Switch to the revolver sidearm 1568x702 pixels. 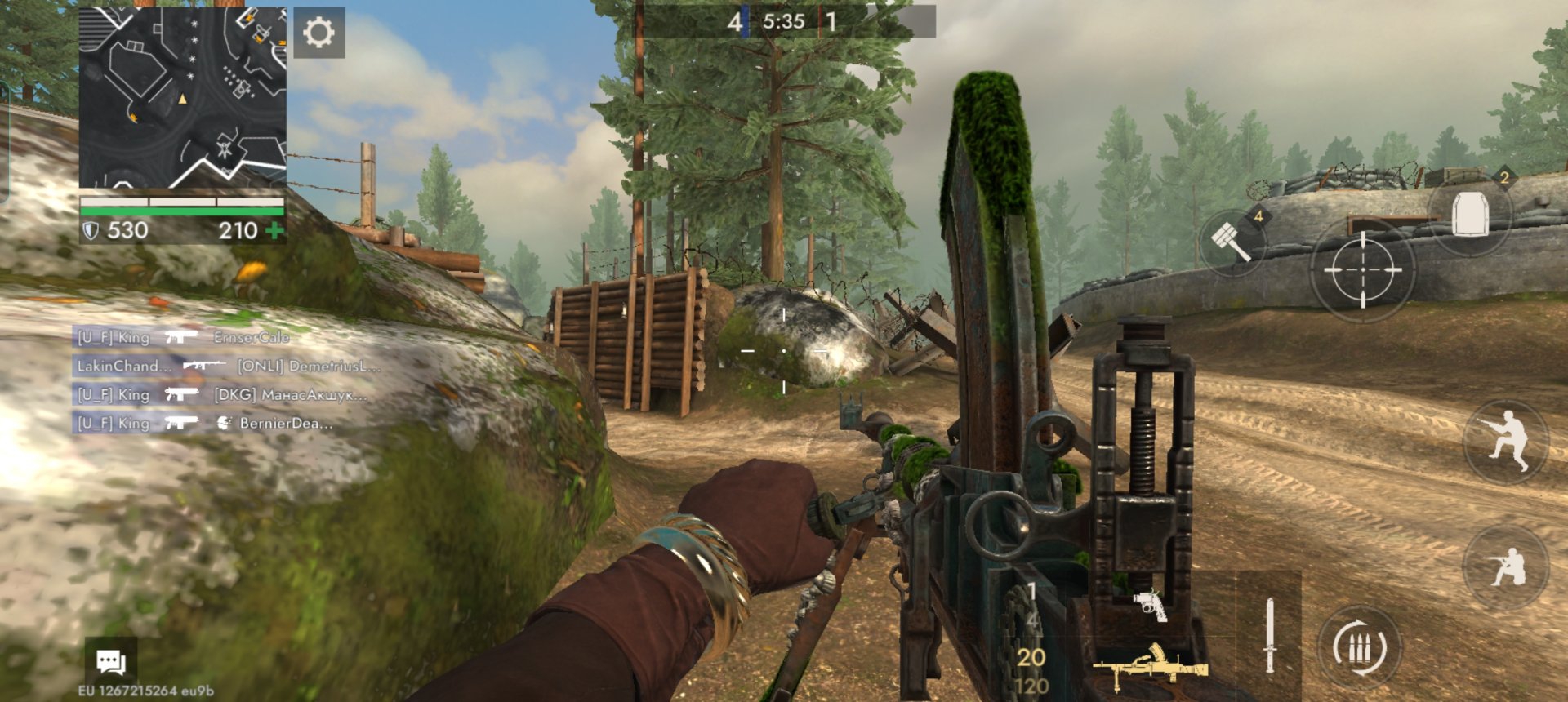pyautogui.click(x=1150, y=605)
